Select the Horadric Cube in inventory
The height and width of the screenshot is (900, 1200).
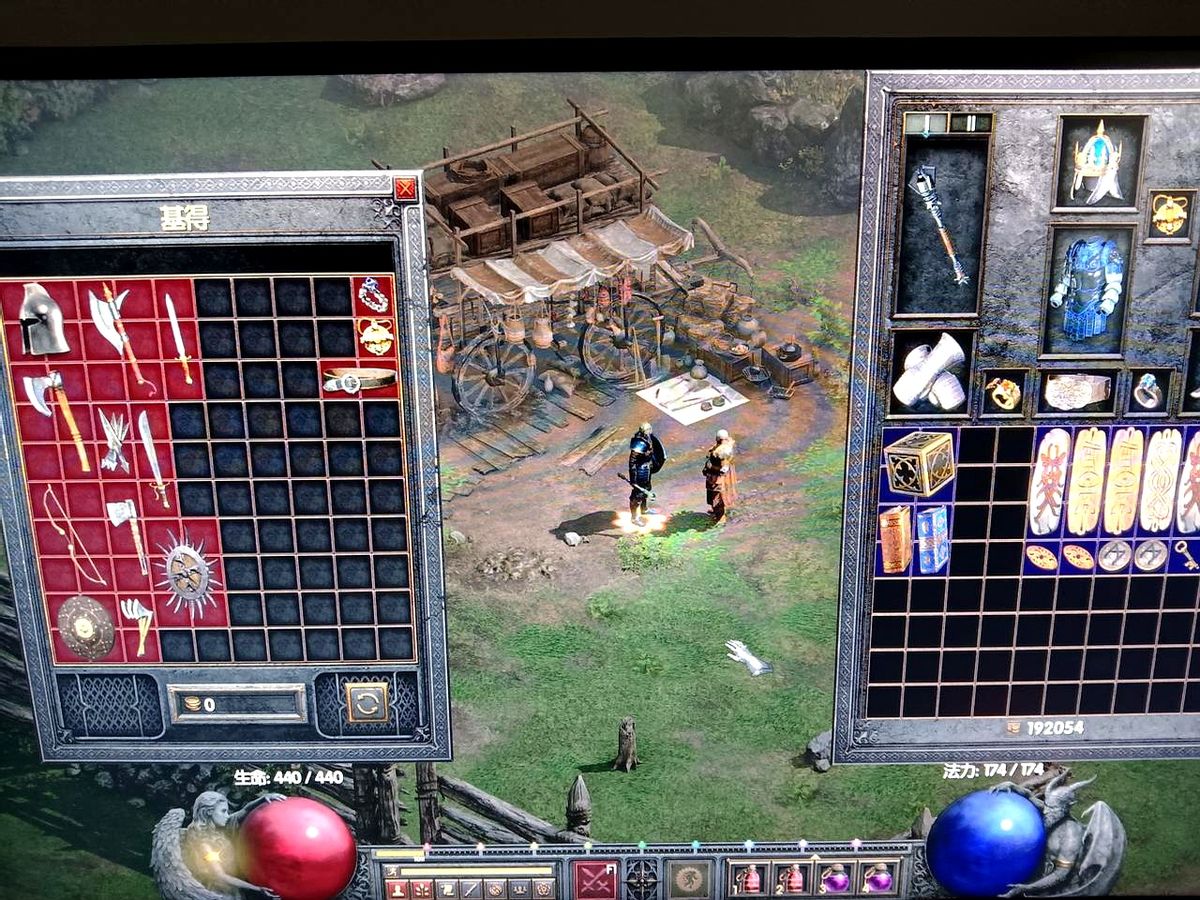(919, 462)
